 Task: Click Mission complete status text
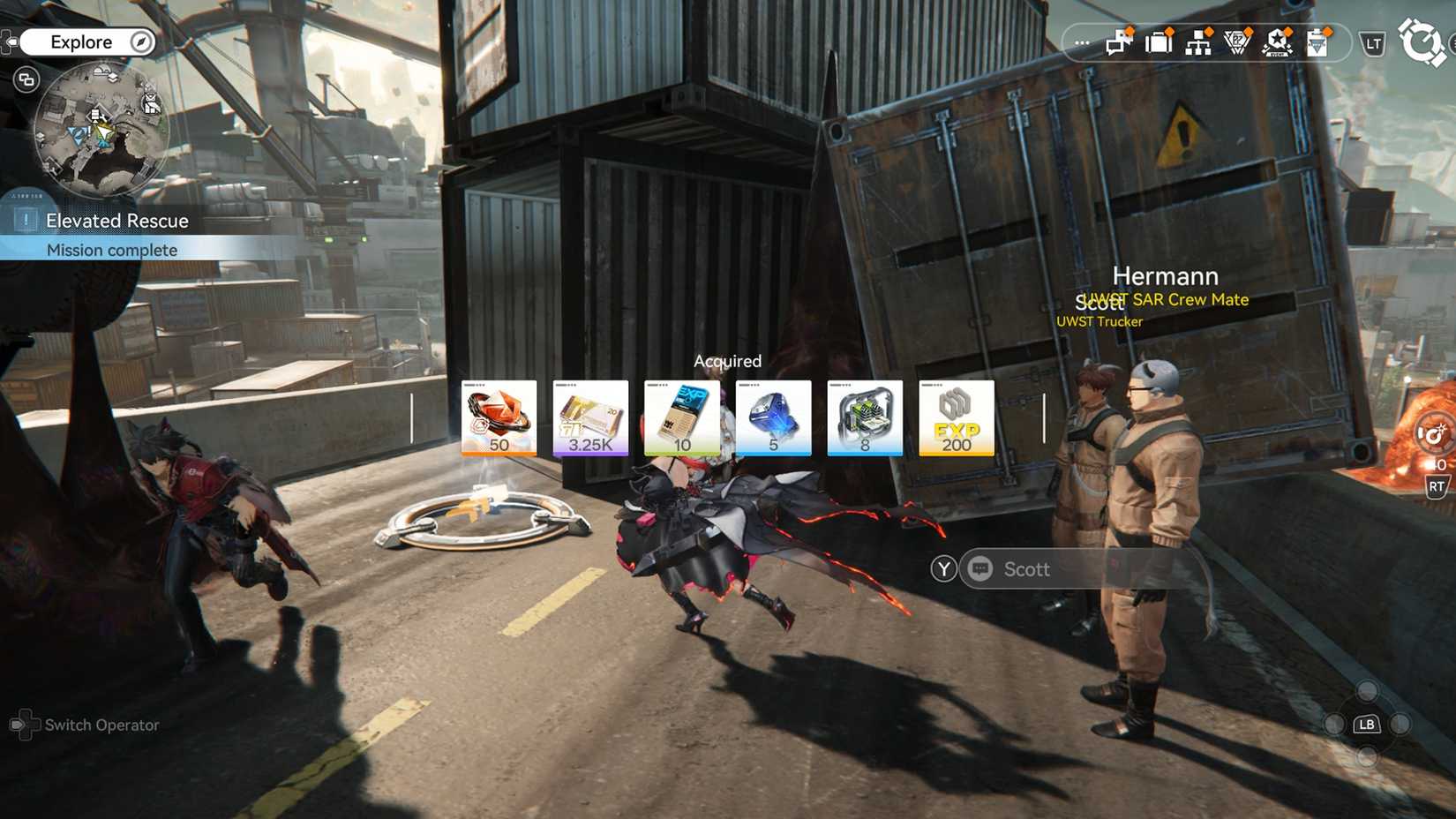[x=112, y=250]
